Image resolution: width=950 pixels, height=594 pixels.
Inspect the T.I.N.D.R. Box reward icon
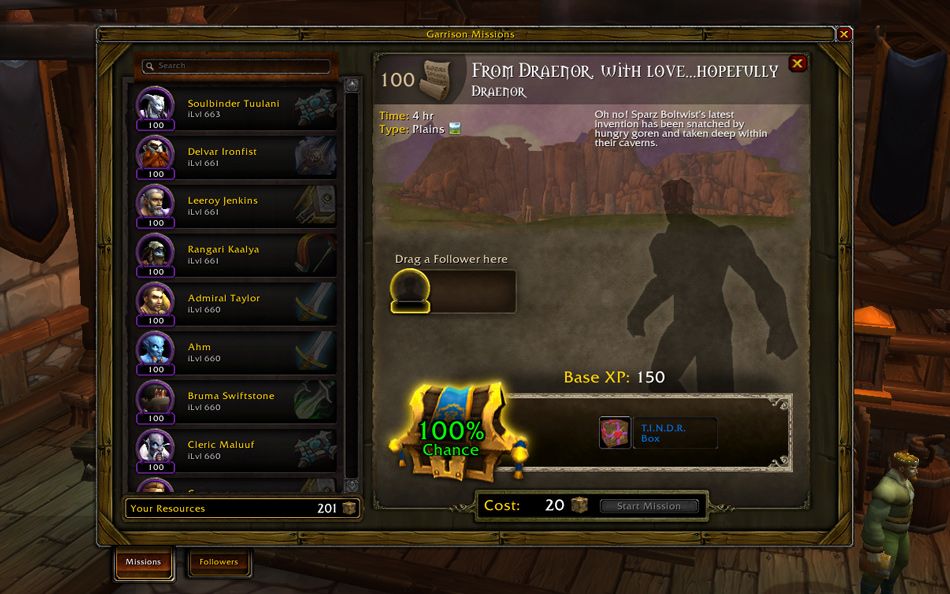pyautogui.click(x=614, y=433)
